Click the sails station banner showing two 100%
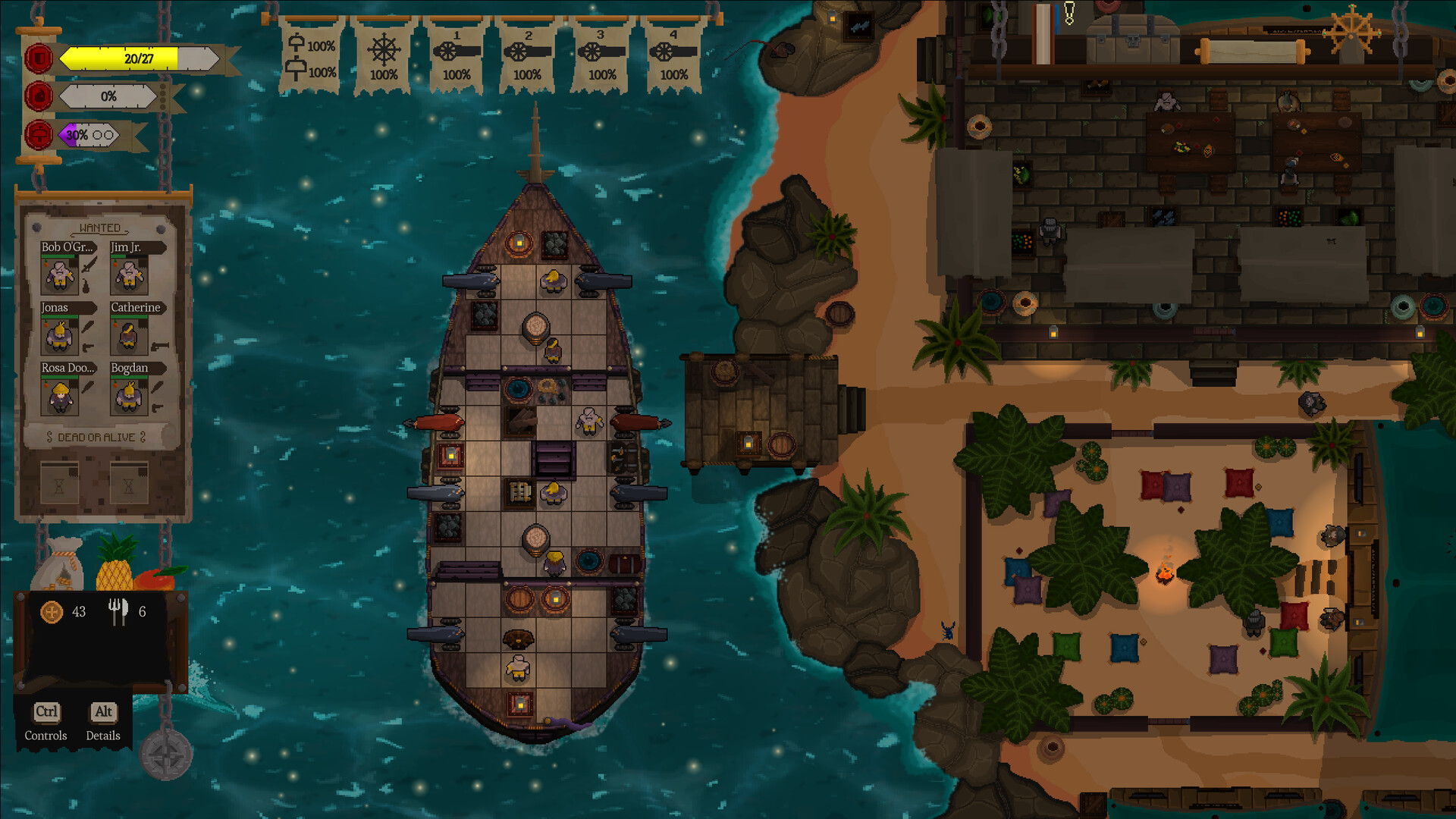 pyautogui.click(x=311, y=57)
